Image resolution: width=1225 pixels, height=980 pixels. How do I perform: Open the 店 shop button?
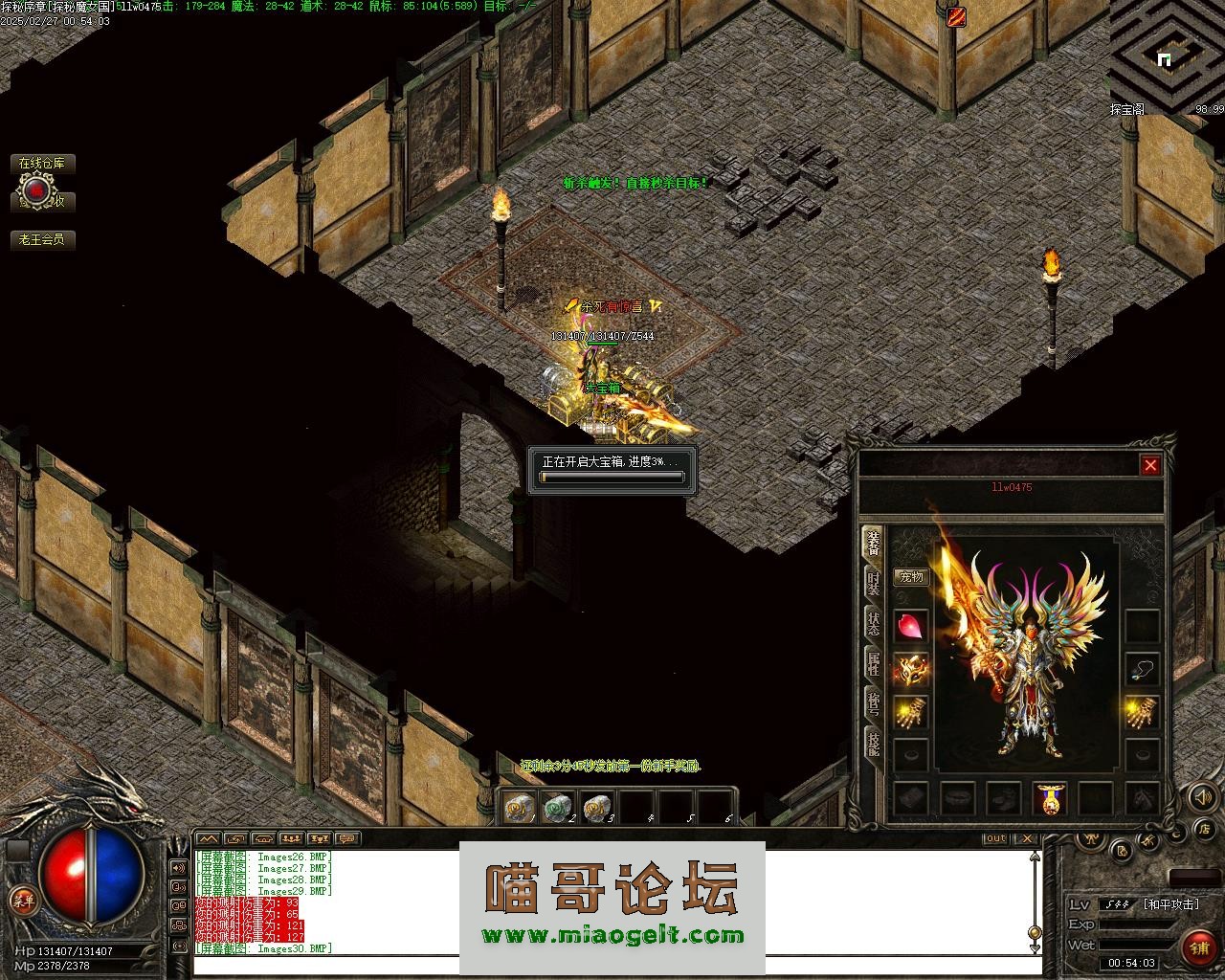click(1206, 828)
